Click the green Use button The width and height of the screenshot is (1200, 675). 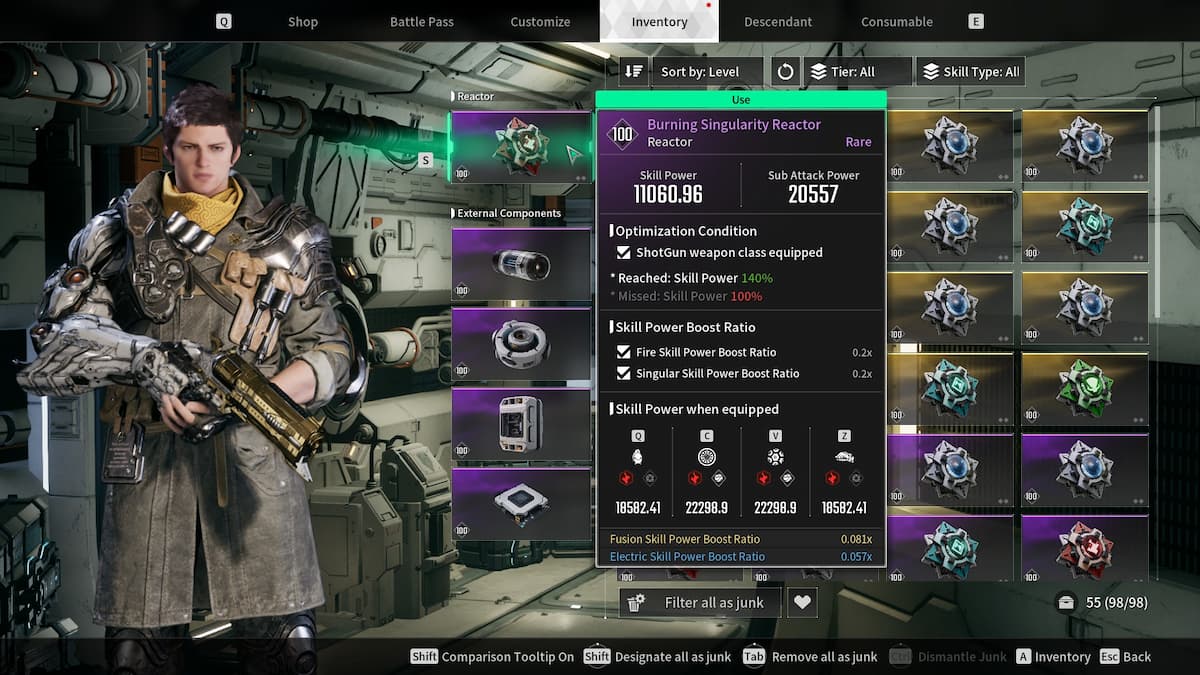[x=741, y=100]
